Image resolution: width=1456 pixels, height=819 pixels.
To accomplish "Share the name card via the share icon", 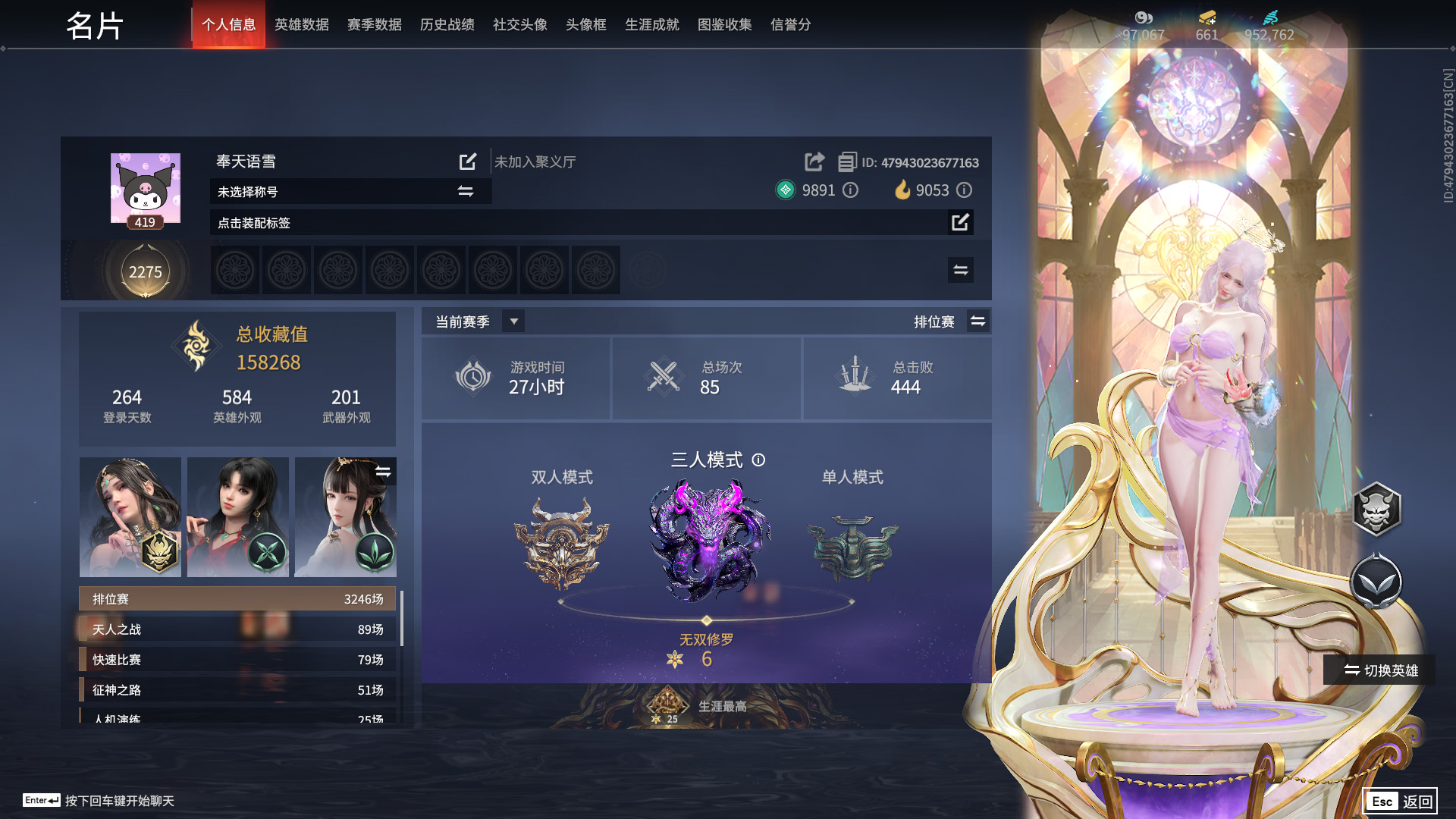I will click(814, 162).
